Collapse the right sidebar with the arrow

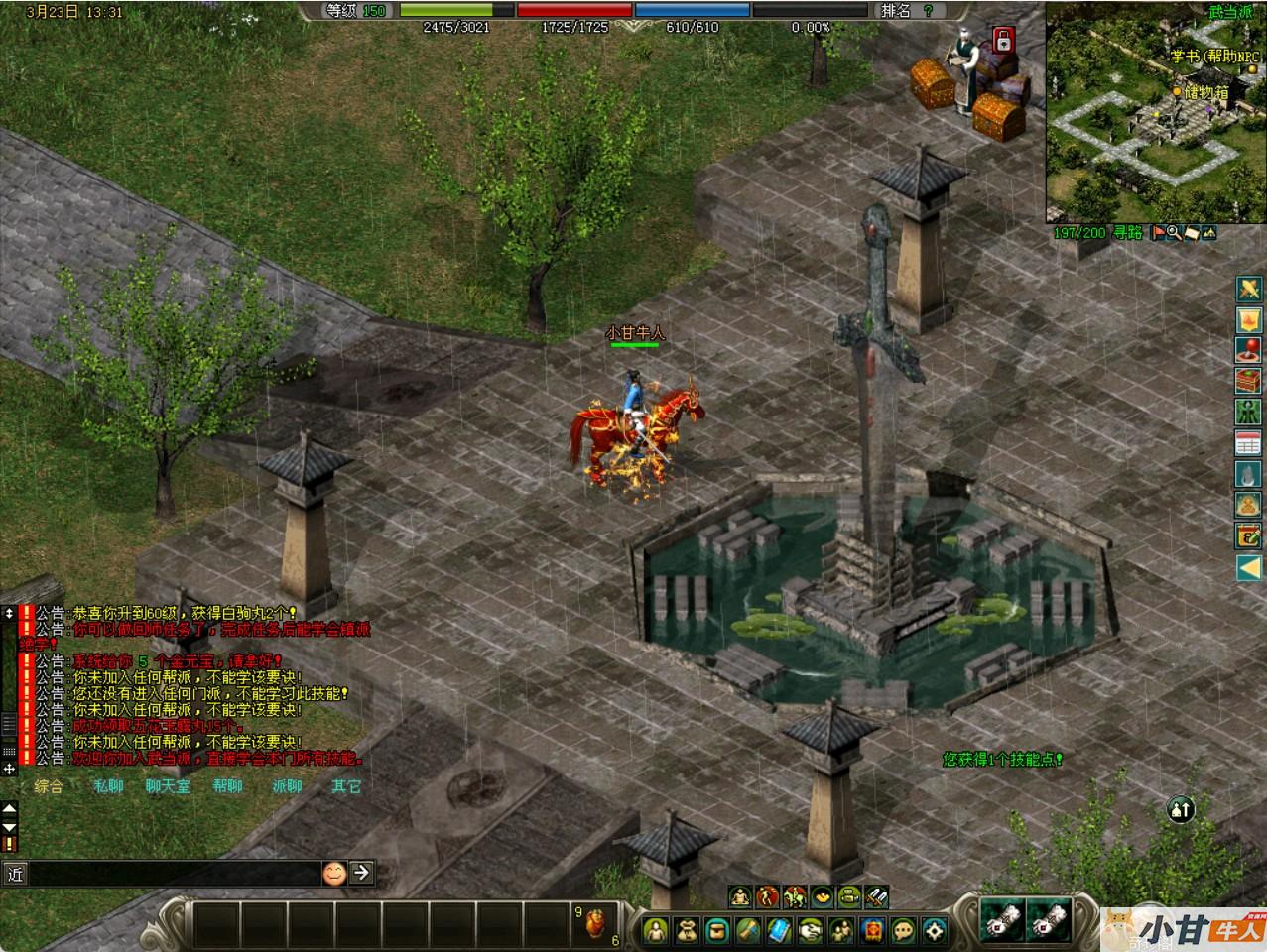point(1247,567)
